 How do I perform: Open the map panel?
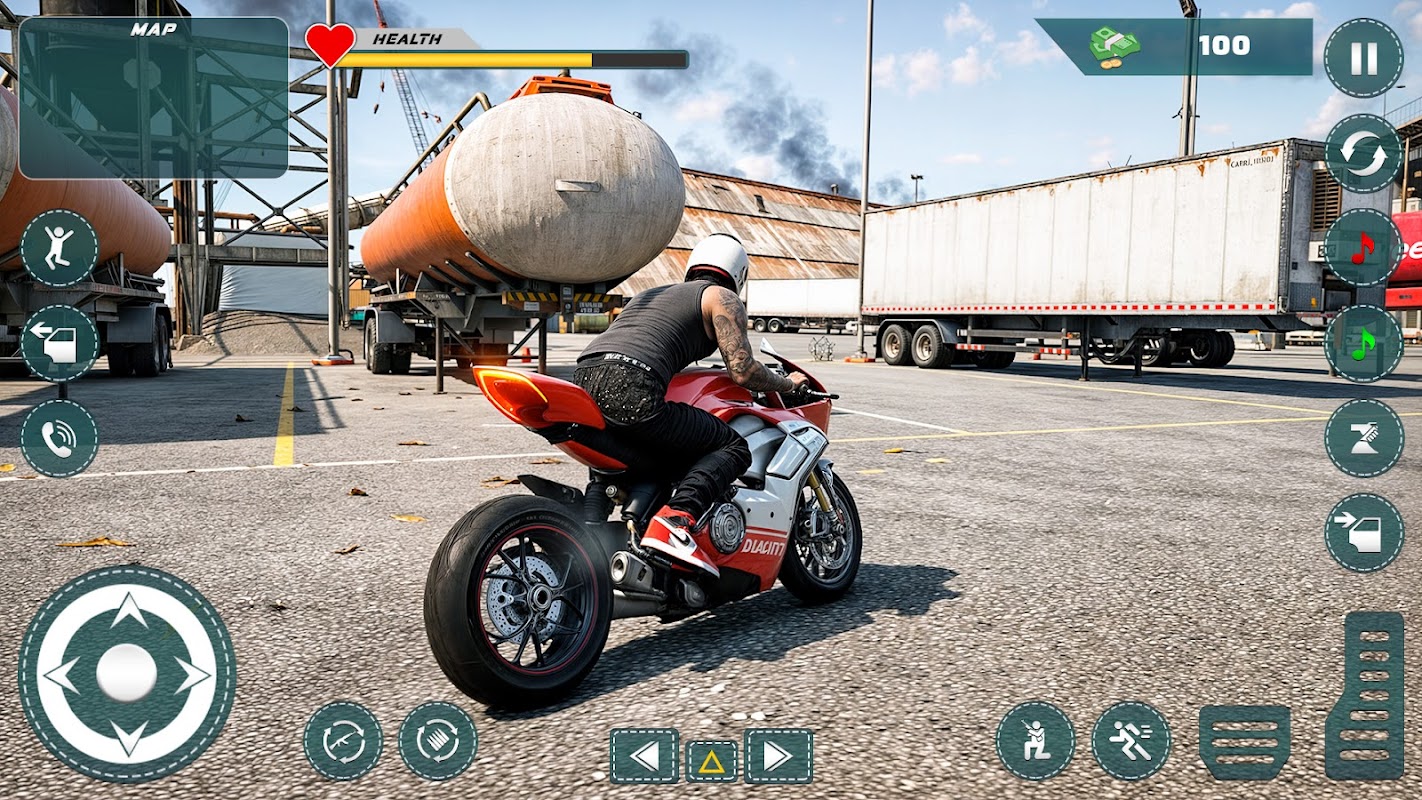153,98
